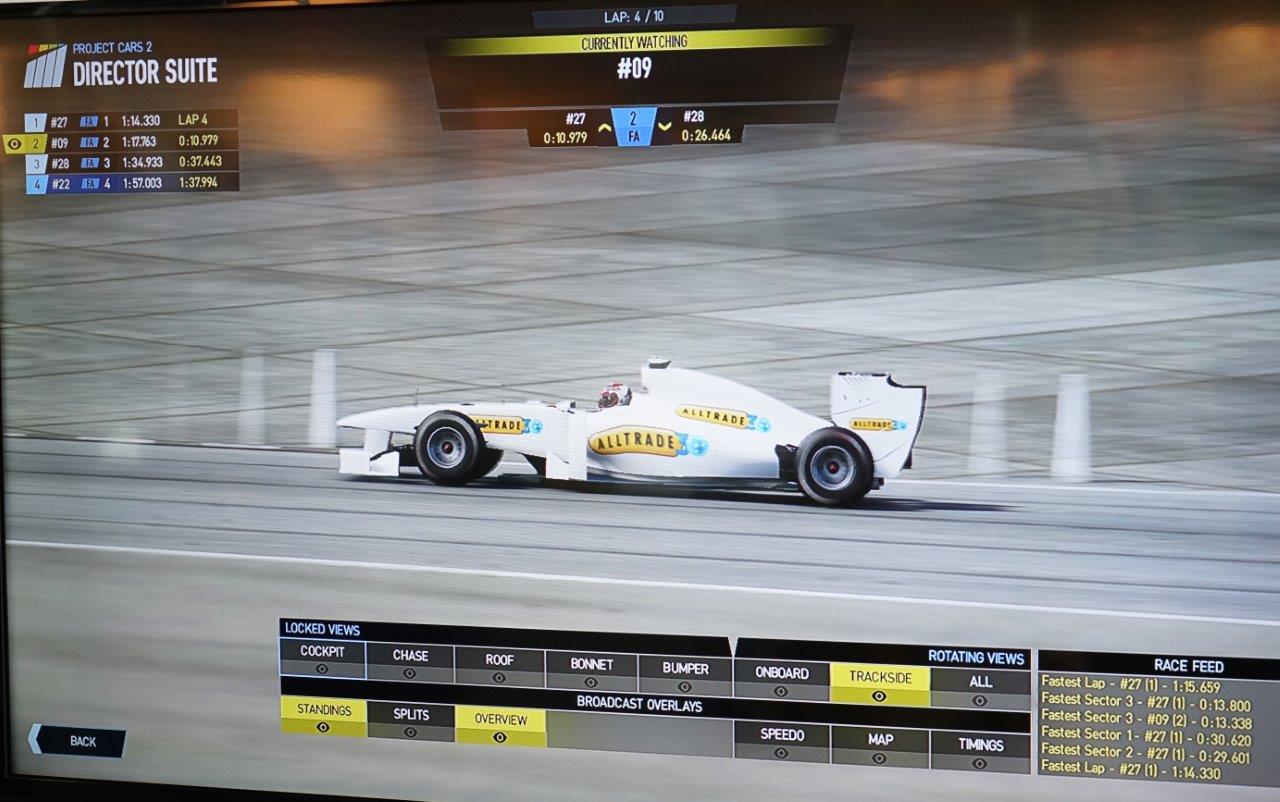Go back using the Back button
This screenshot has height=802, width=1280.
tap(78, 741)
